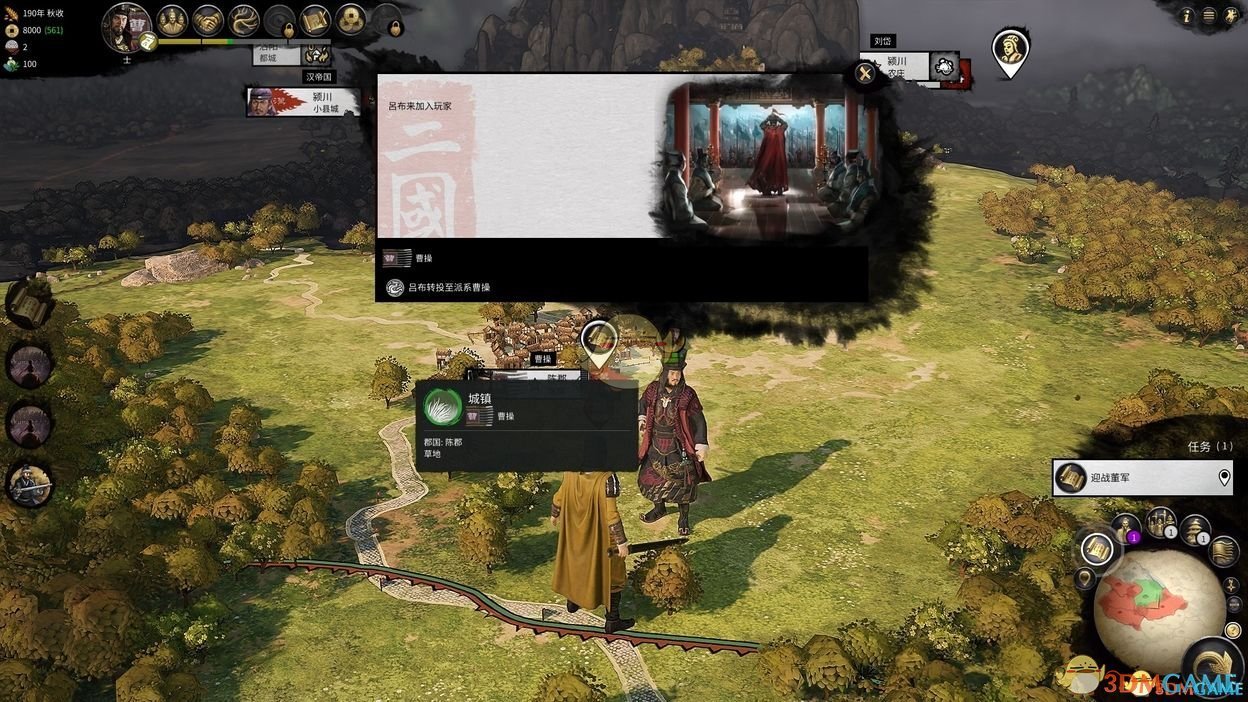
Task: Open the treasury coins panel
Action: [x=350, y=19]
